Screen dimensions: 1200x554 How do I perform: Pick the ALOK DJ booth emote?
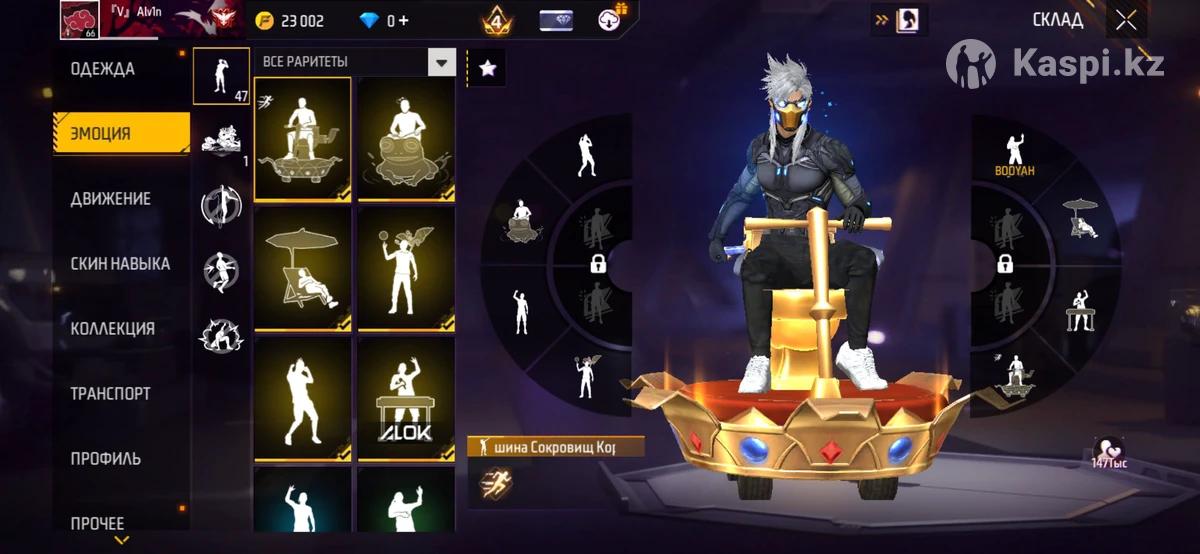tap(406, 398)
